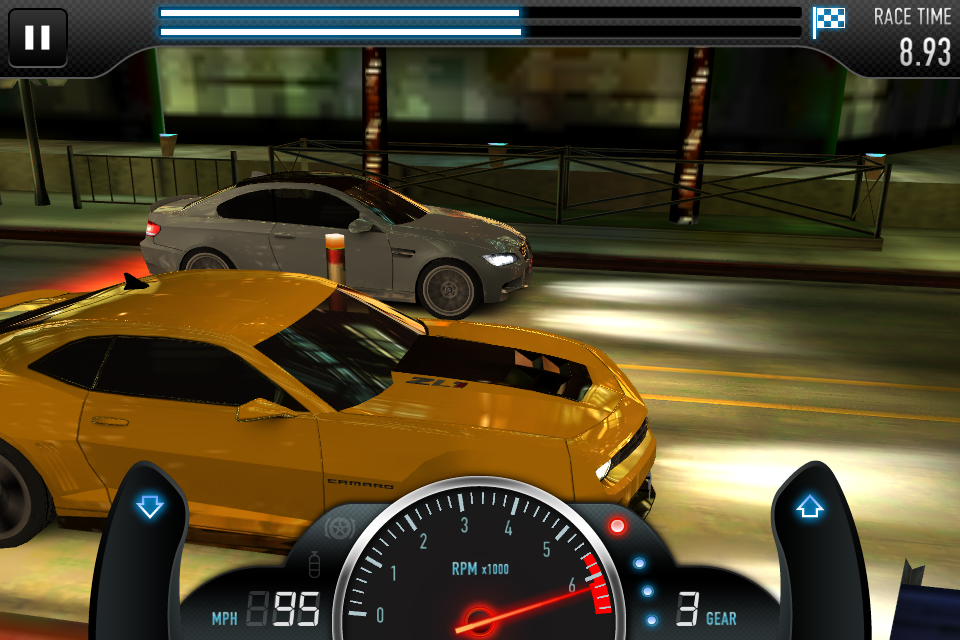Shift up with the right paddle
Image resolution: width=960 pixels, height=640 pixels.
[x=809, y=507]
